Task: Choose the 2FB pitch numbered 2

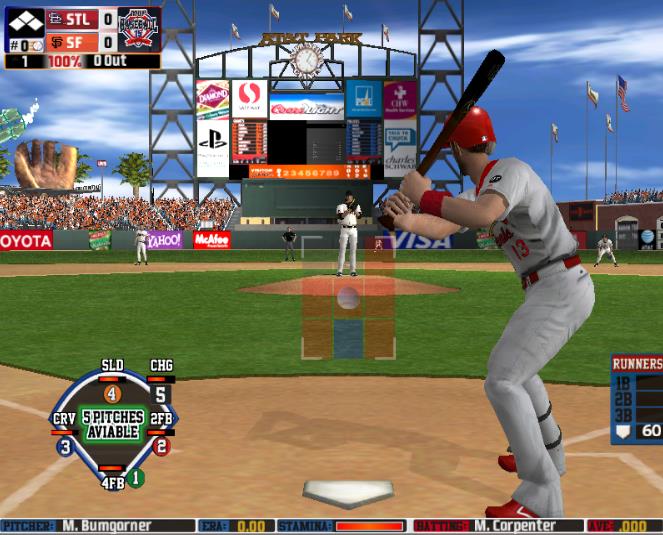Action: 161,447
